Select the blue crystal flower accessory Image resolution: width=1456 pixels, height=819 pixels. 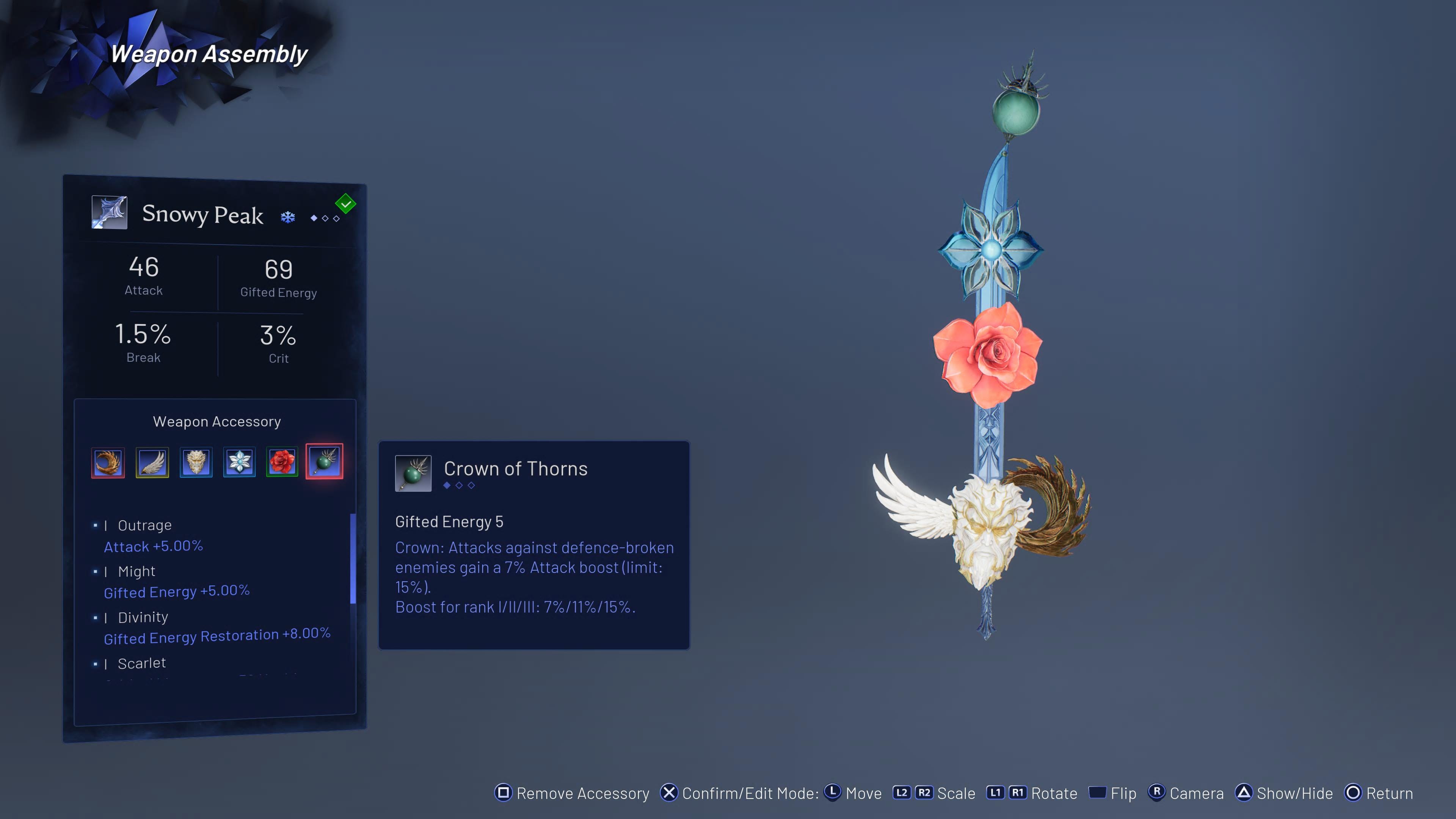tap(240, 462)
